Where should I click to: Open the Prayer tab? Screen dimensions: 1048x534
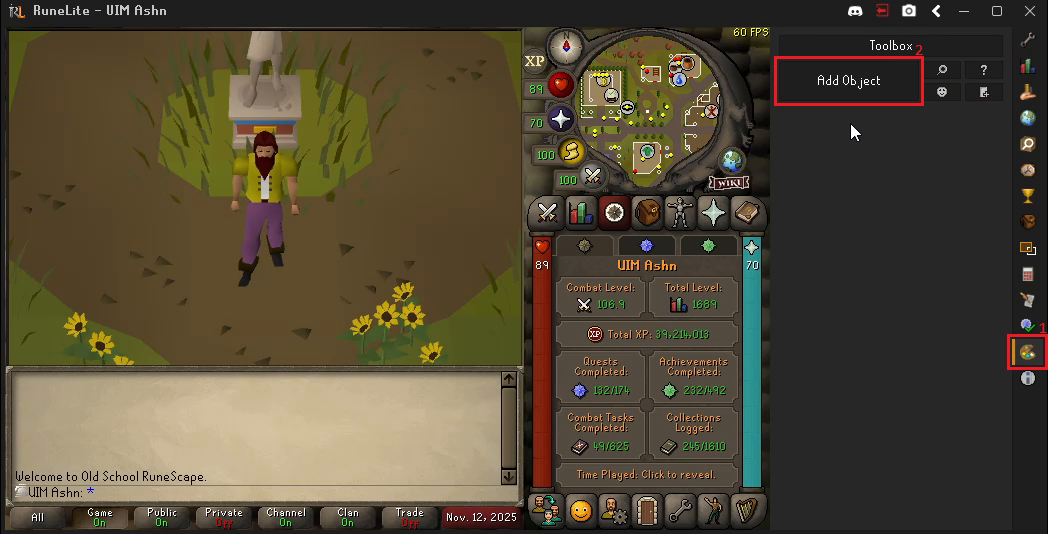(713, 212)
